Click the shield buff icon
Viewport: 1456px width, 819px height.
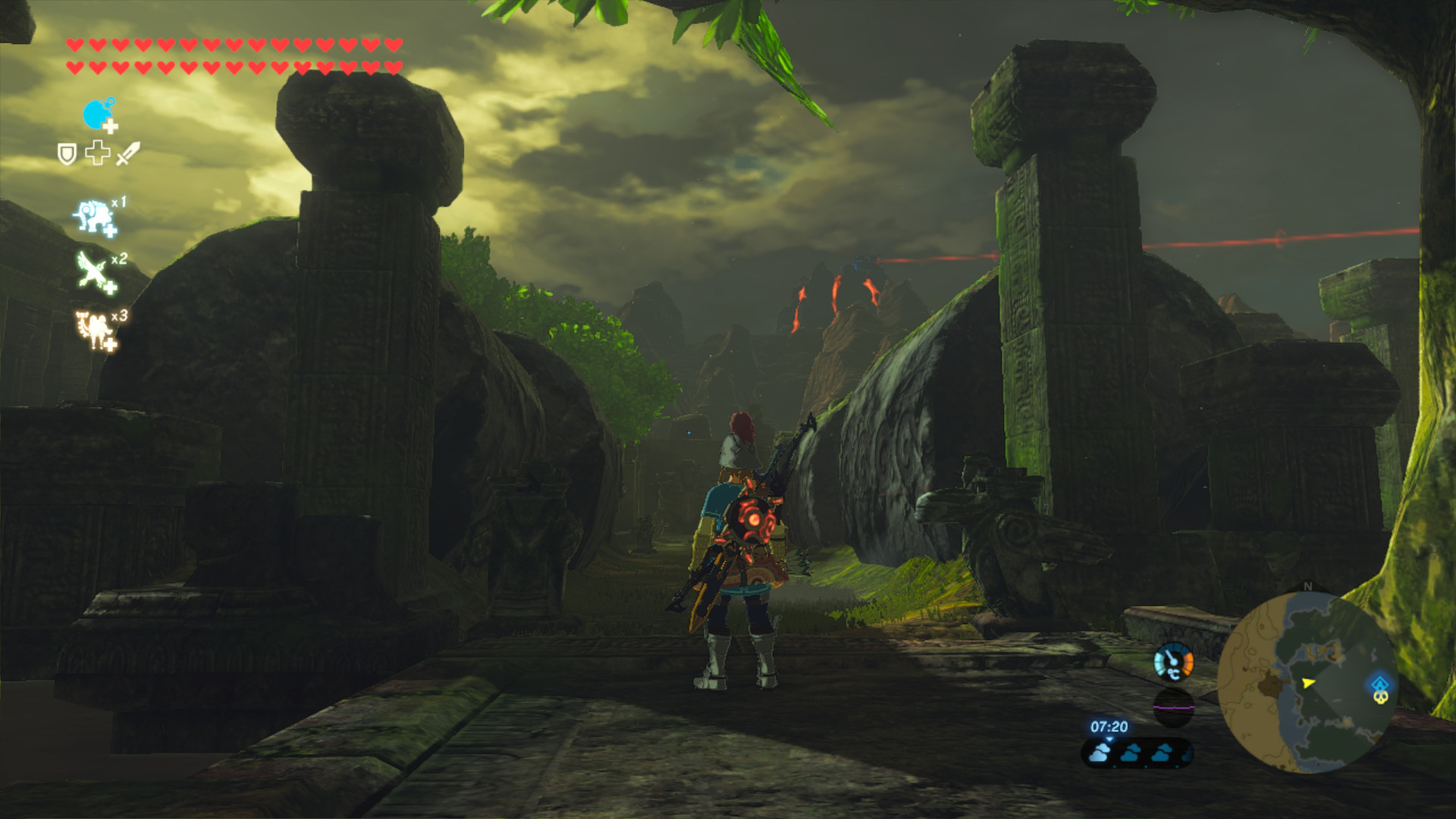coord(67,153)
